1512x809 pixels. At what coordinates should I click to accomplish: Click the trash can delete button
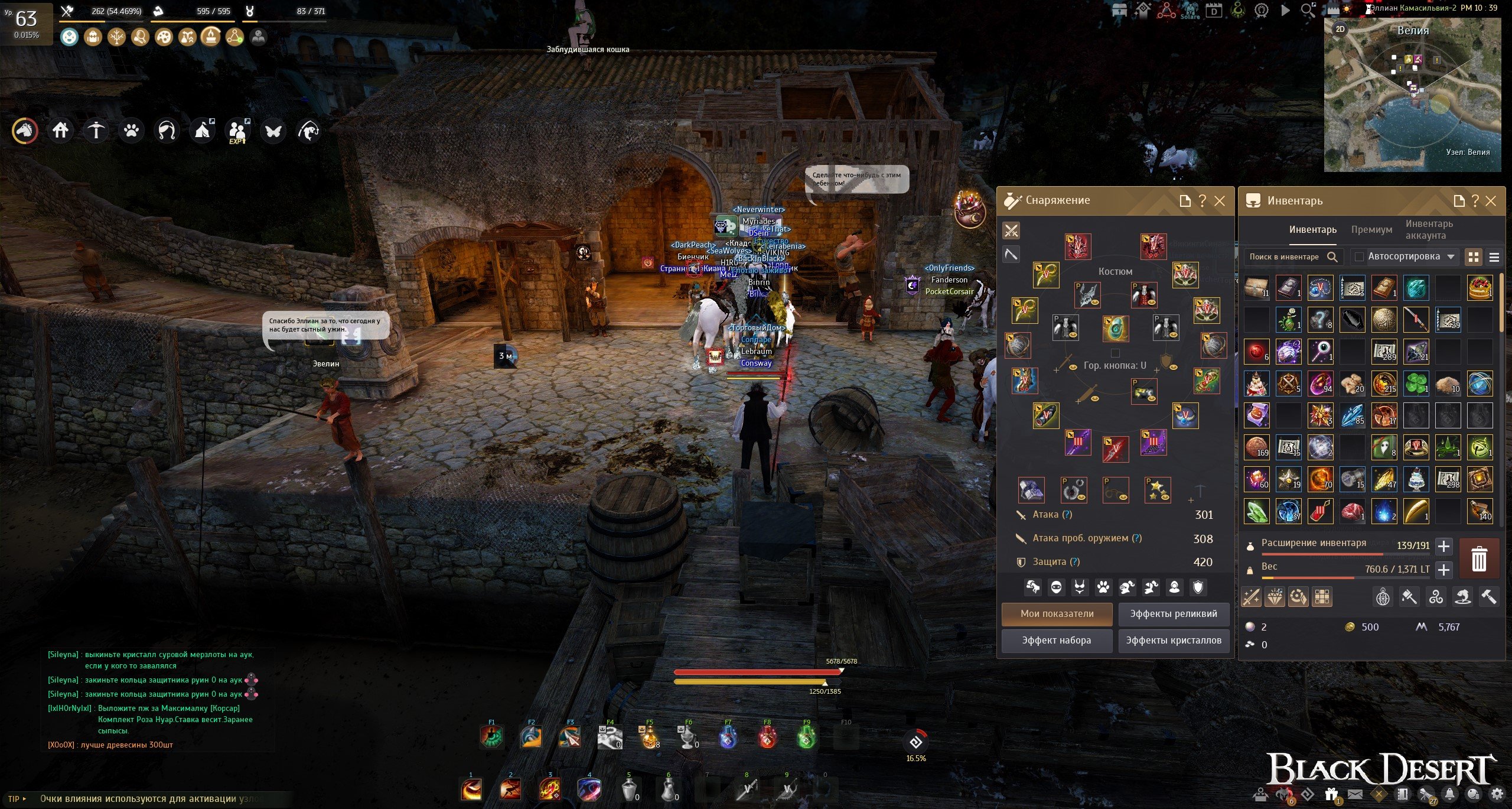point(1479,558)
